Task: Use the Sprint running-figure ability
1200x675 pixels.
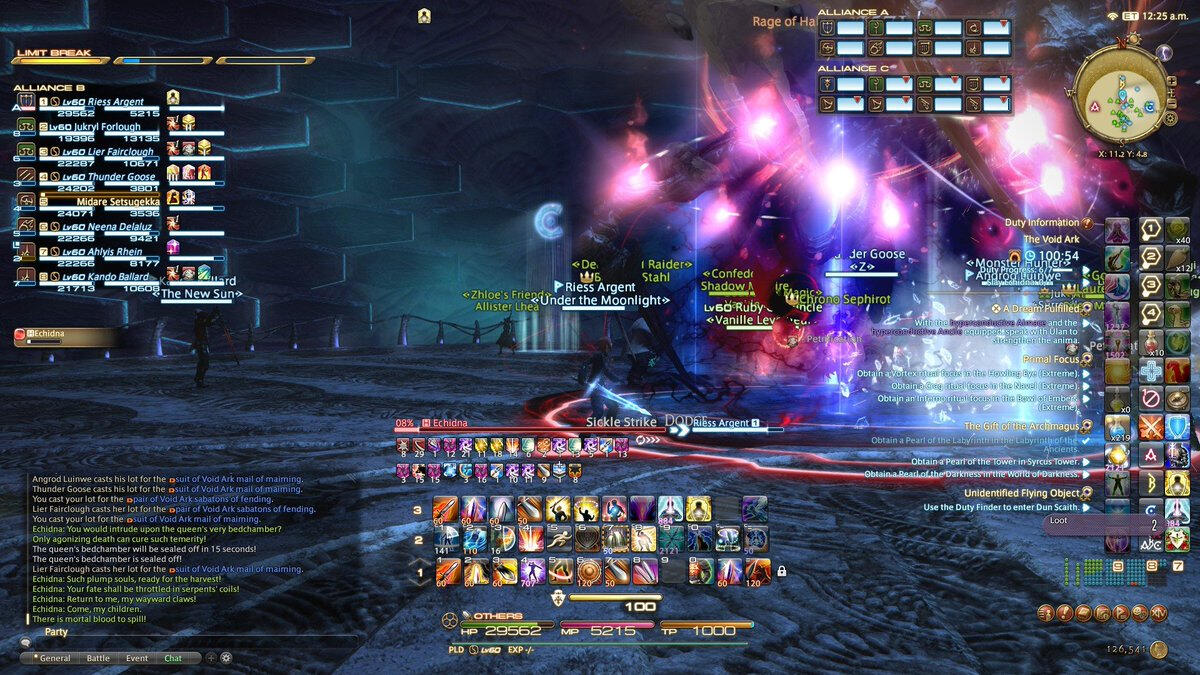Action: [559, 538]
